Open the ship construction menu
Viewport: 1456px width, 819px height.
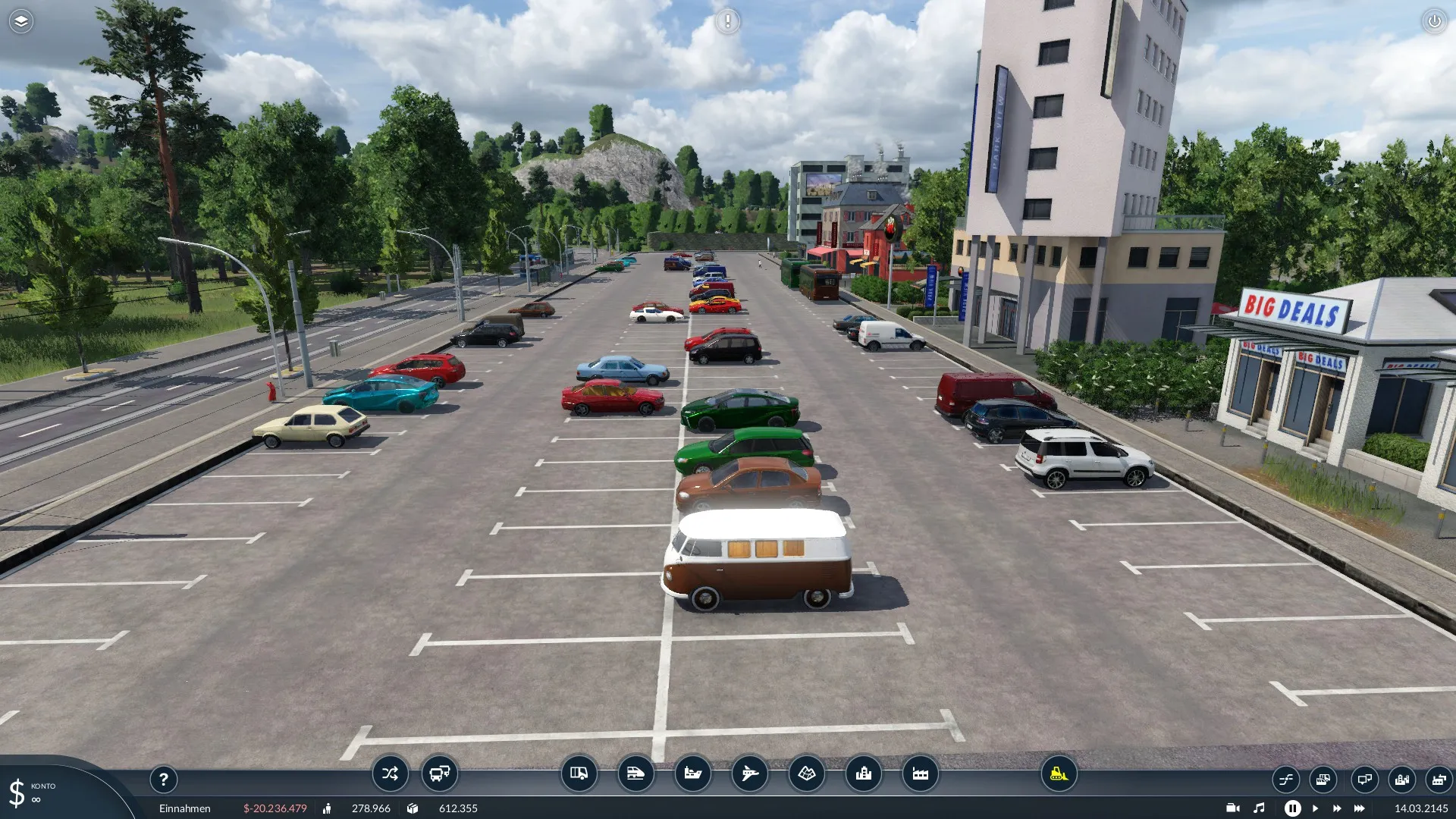[x=692, y=773]
